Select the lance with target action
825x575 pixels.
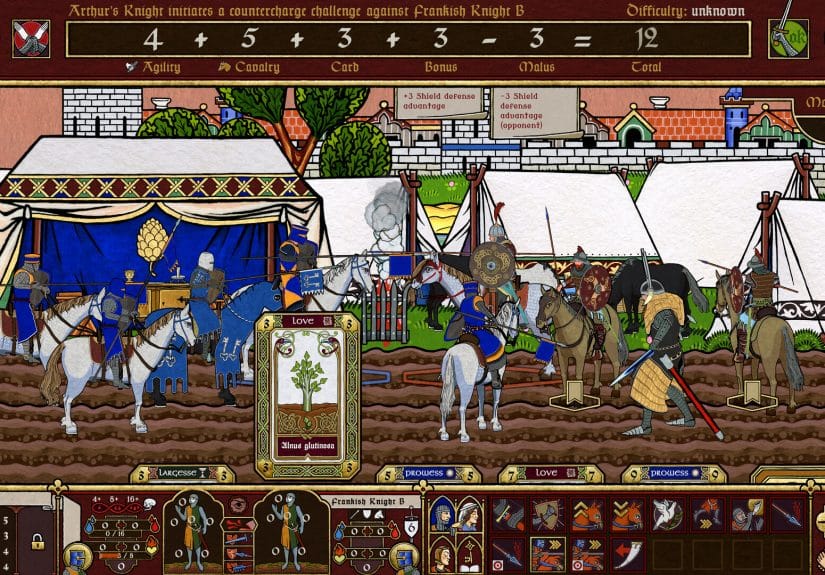(508, 553)
